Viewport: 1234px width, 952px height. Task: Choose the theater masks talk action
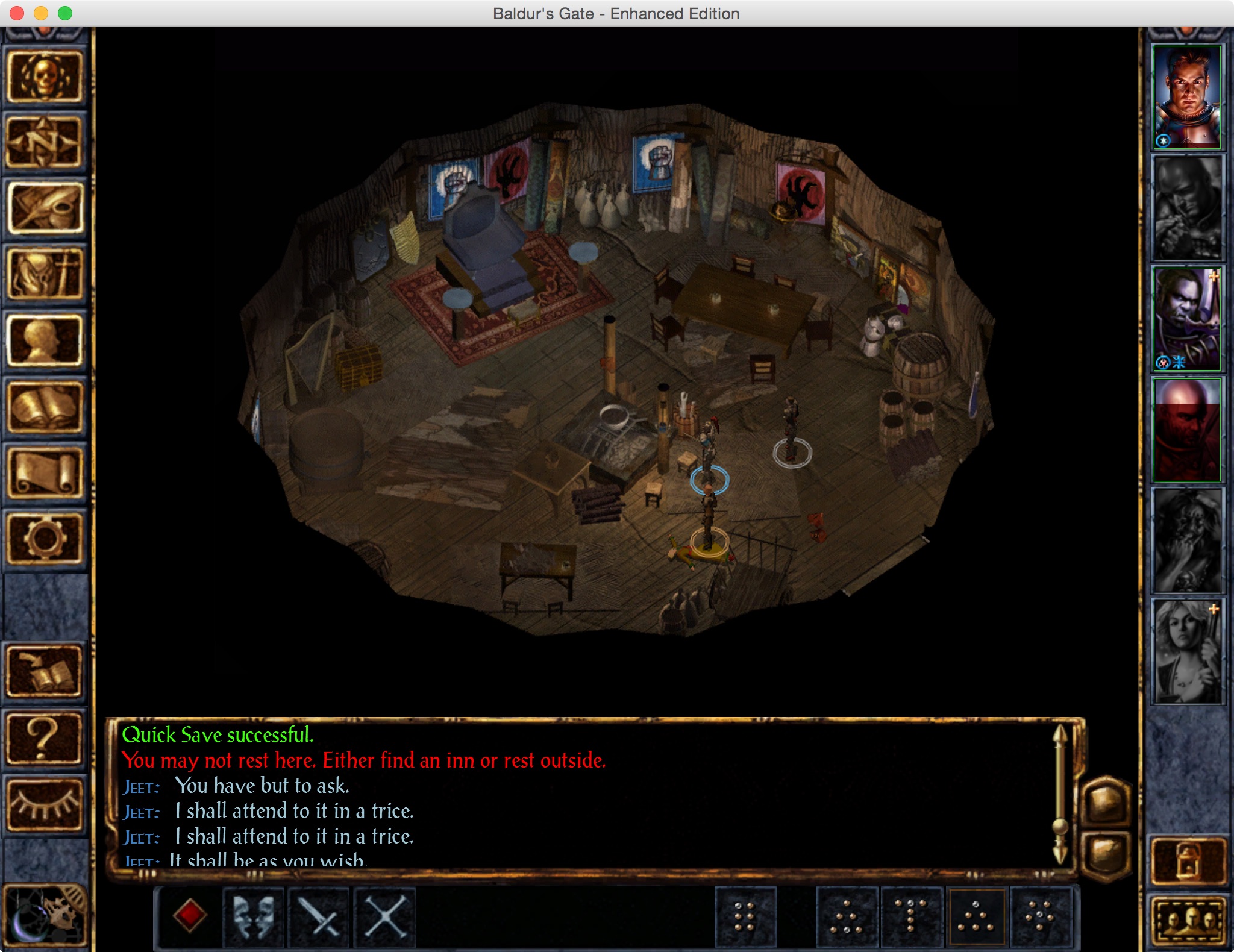tap(254, 916)
